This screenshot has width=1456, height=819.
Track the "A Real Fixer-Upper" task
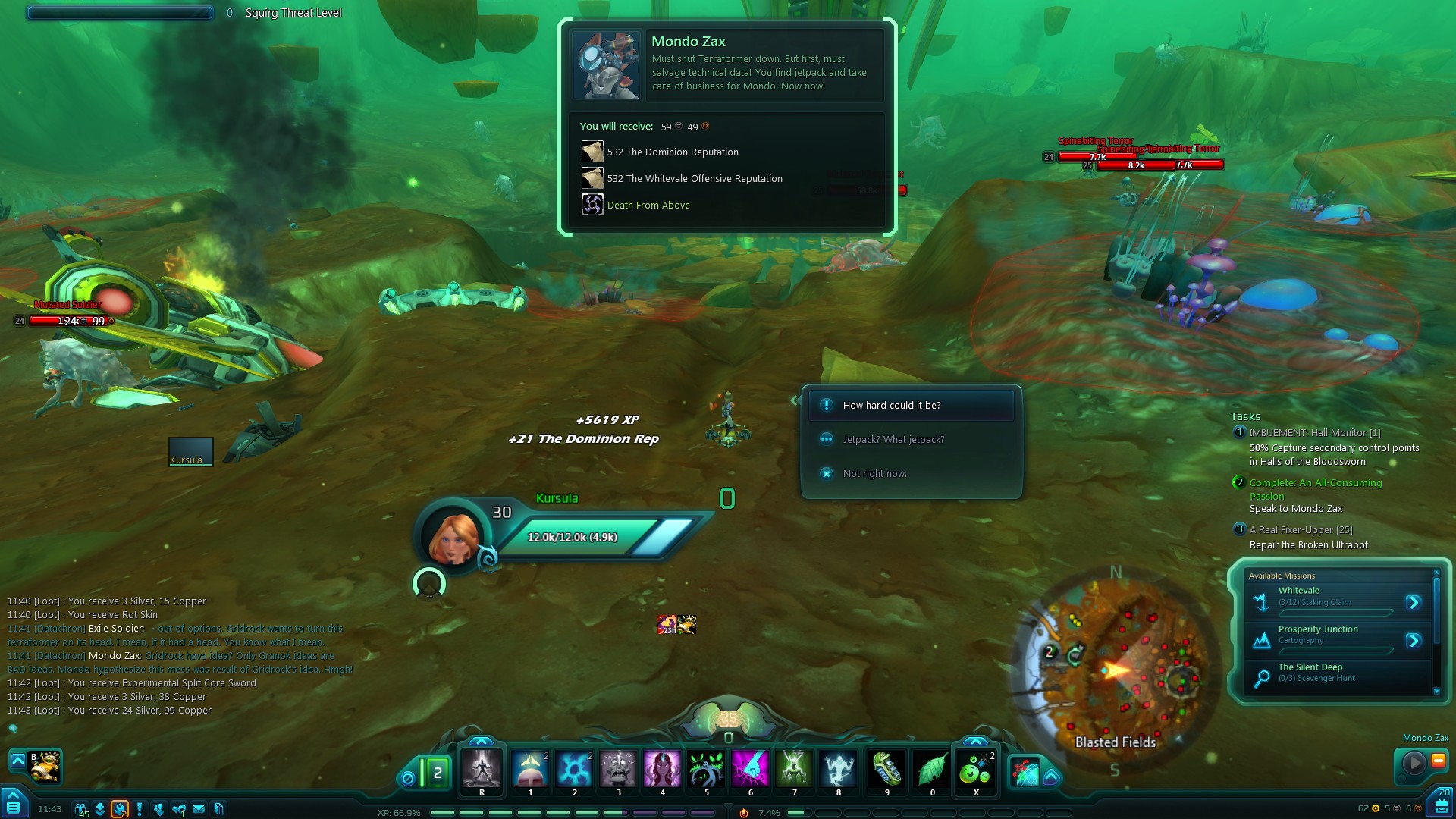coord(1301,530)
